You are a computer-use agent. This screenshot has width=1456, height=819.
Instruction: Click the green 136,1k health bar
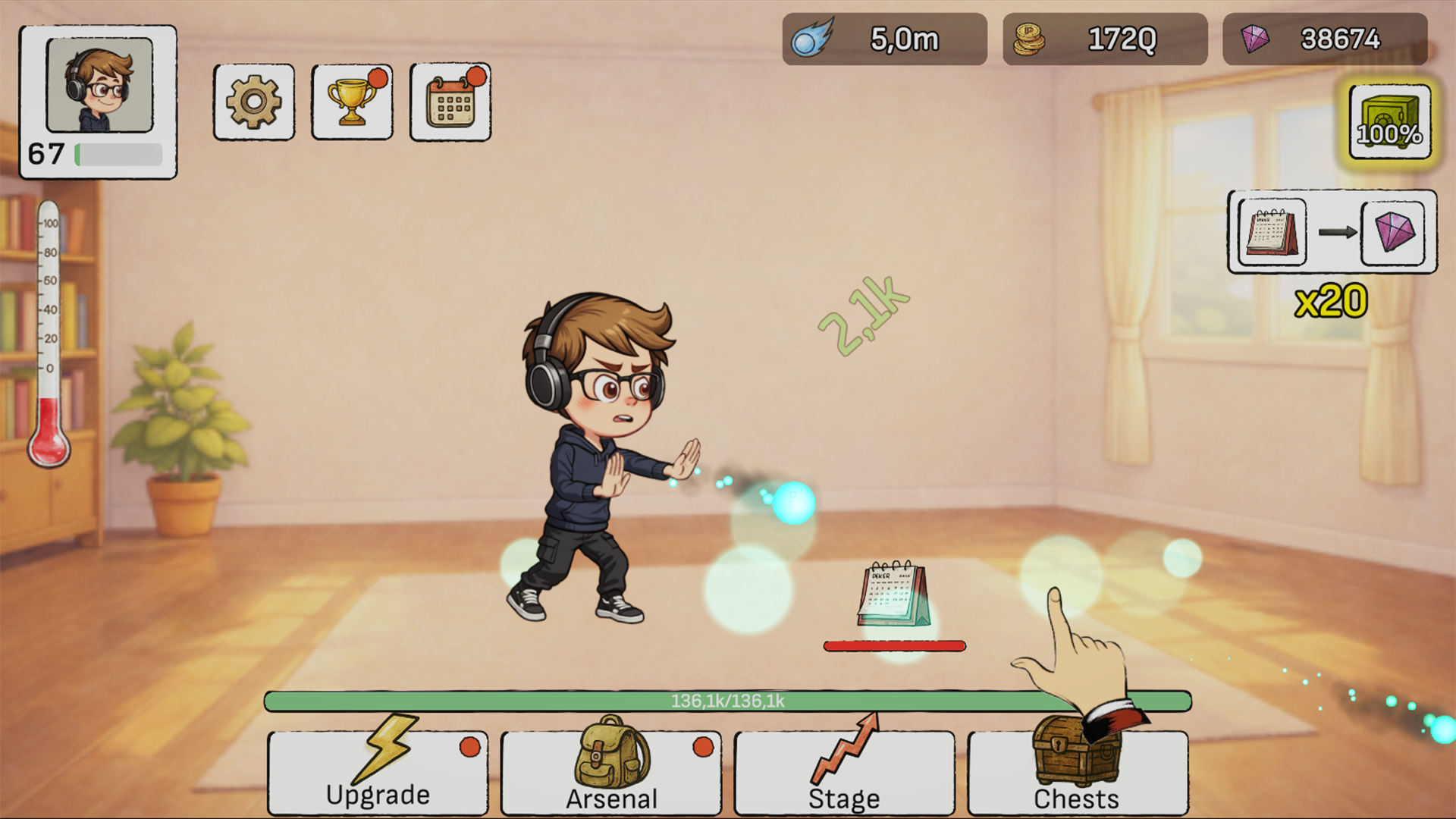coord(728,701)
